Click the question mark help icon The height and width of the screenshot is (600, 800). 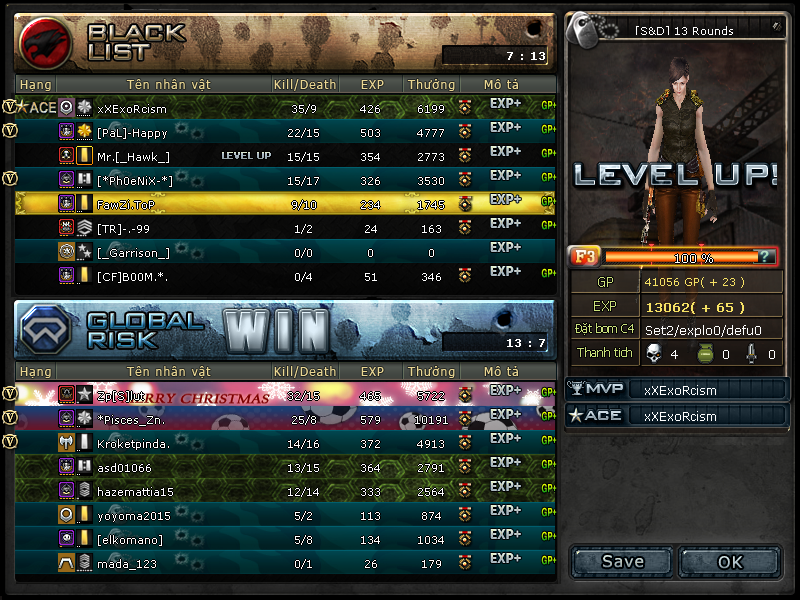(x=765, y=257)
